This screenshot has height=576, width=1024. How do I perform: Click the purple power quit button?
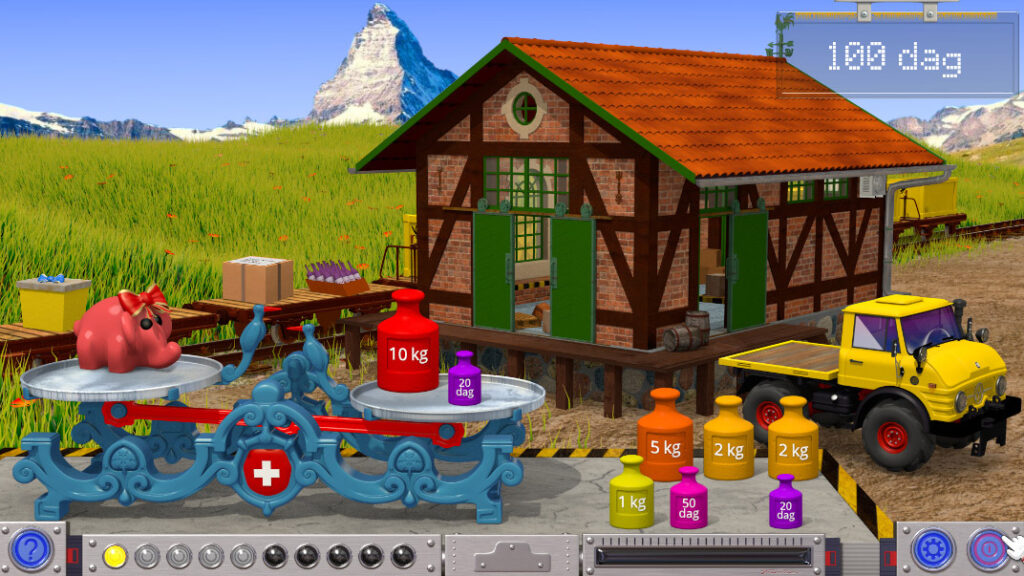(x=987, y=549)
